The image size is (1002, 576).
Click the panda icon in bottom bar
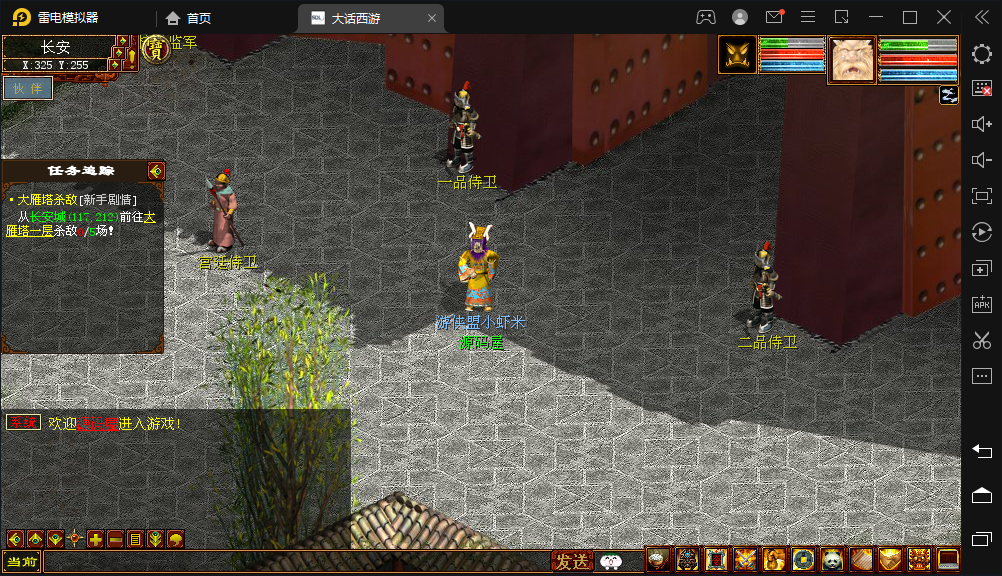[833, 560]
